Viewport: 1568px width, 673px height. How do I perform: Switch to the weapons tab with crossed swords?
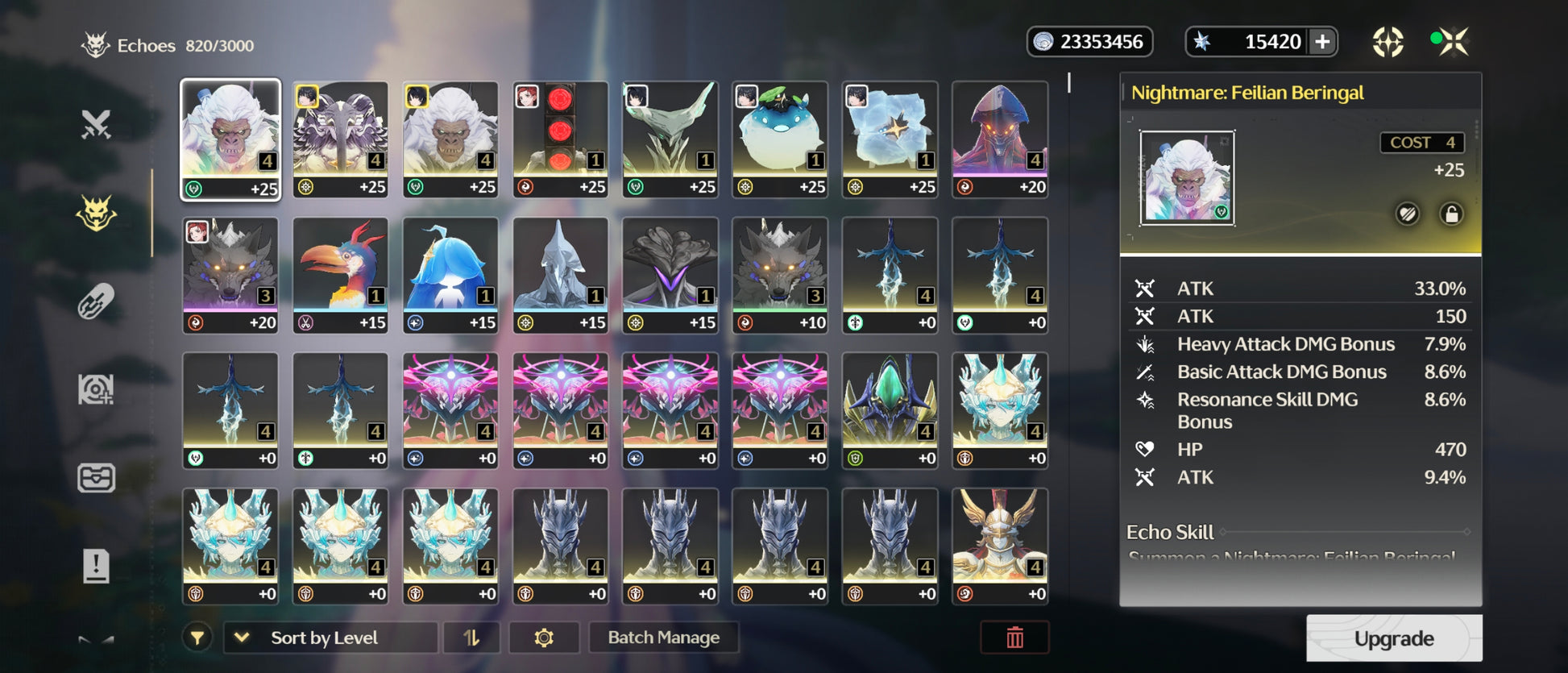(x=96, y=125)
